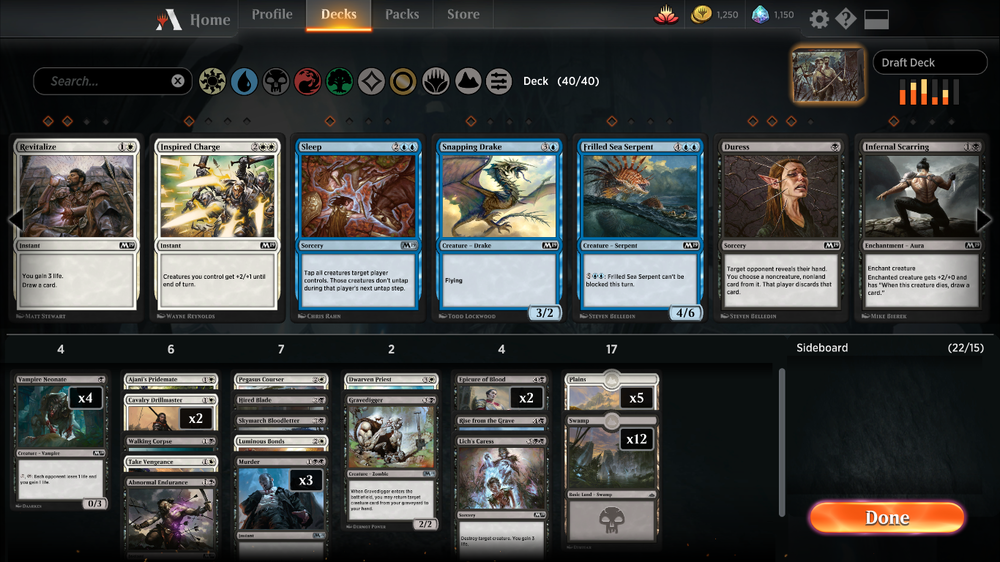The image size is (1000, 562).
Task: Select Gravedigger in the deck
Action: (391, 450)
